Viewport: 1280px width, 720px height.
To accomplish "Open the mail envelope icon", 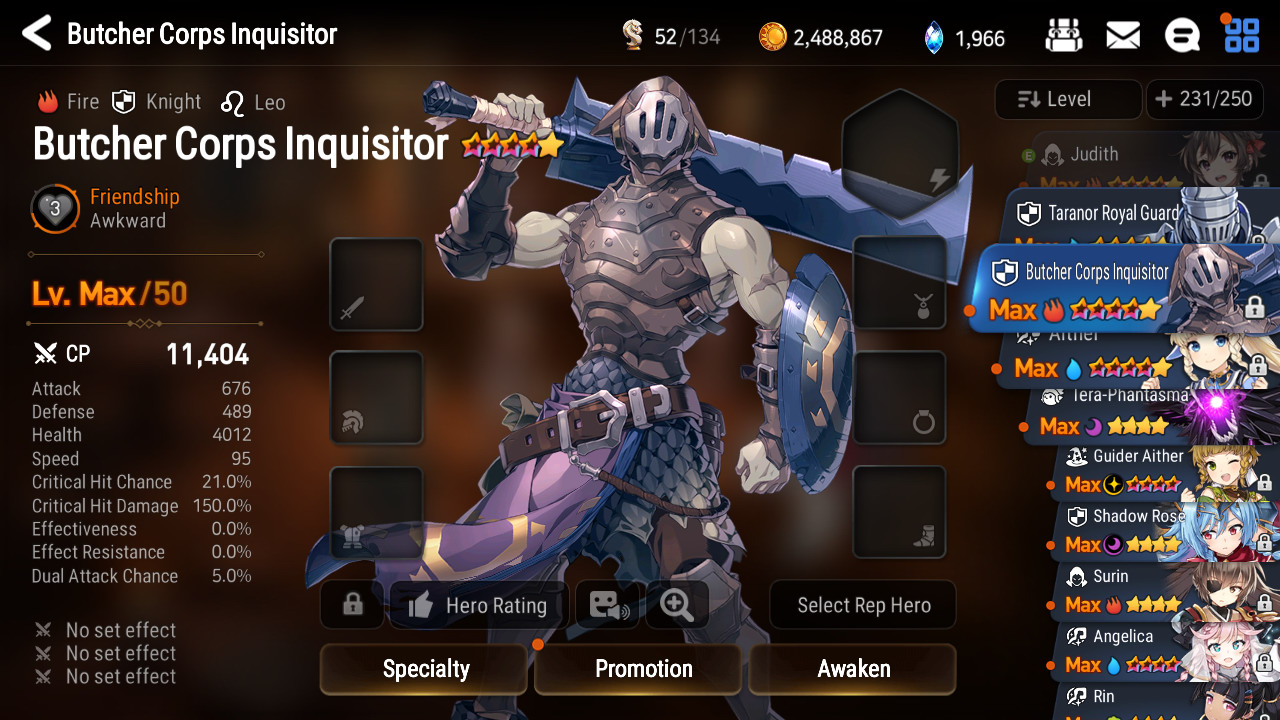I will [x=1123, y=36].
